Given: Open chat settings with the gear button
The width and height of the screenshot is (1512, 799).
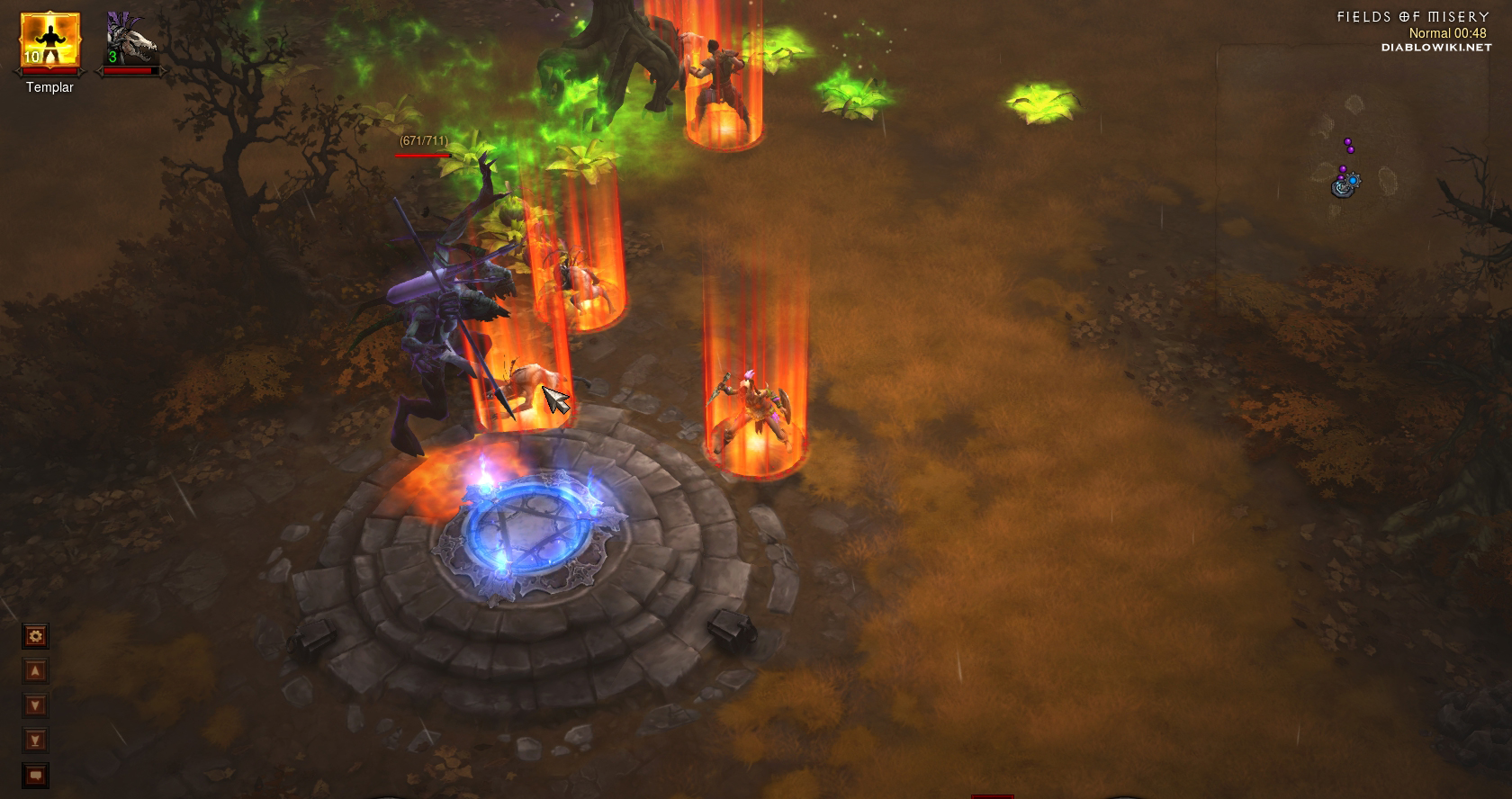Looking at the screenshot, I should coord(36,637).
